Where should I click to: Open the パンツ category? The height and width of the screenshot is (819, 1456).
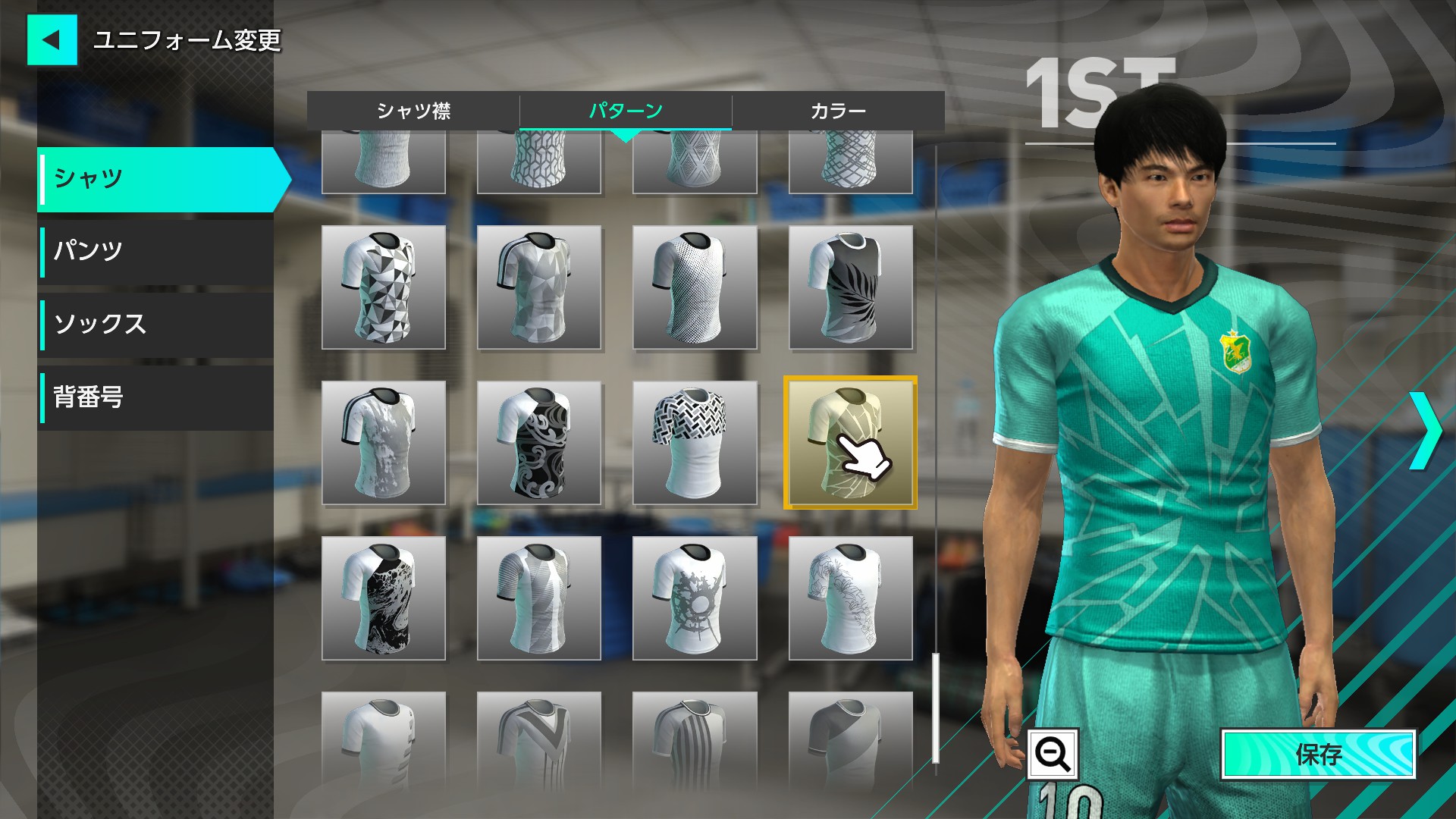[x=156, y=250]
